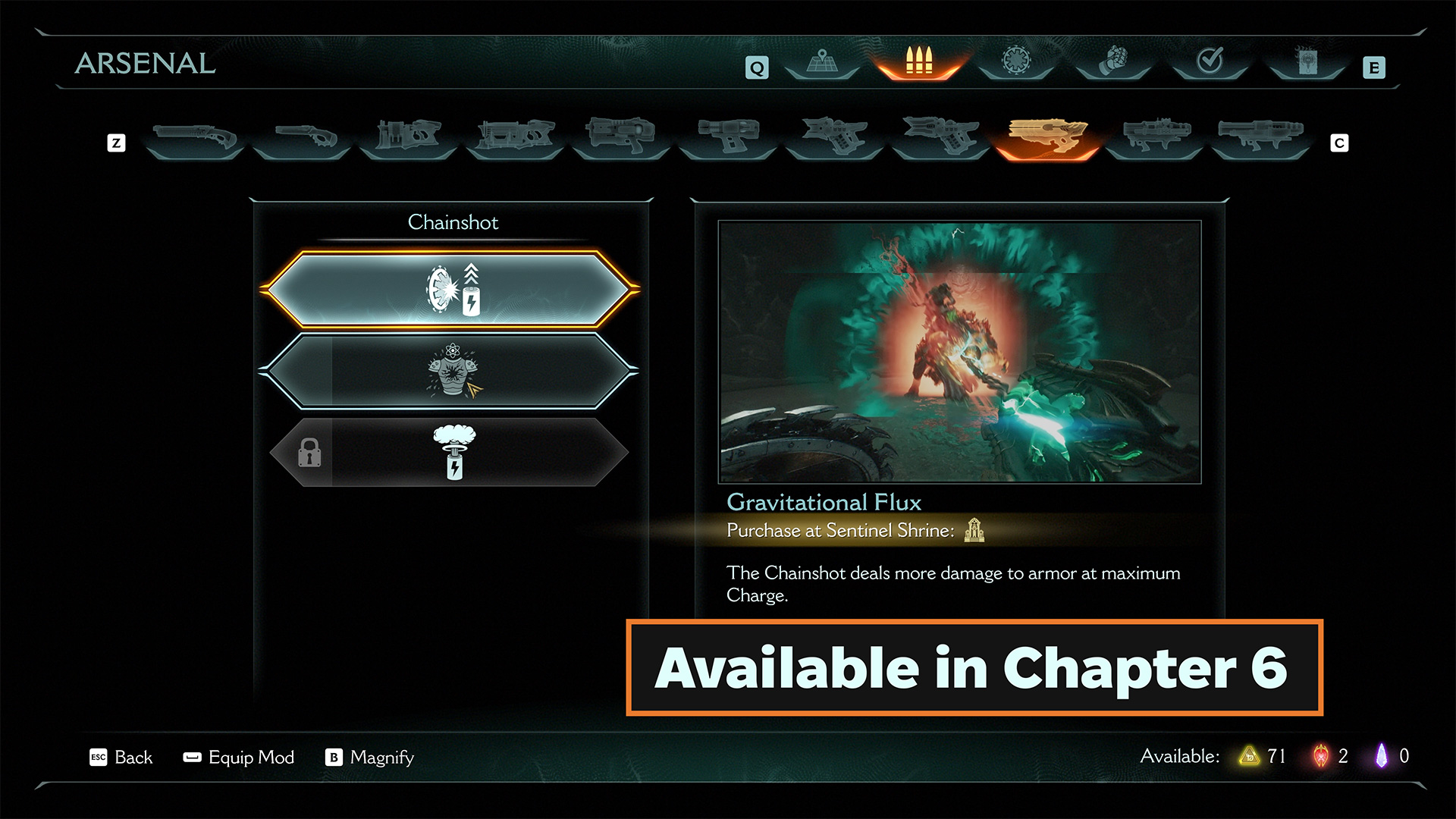Click the Equip Mod option
The image size is (1456, 819).
tap(239, 758)
